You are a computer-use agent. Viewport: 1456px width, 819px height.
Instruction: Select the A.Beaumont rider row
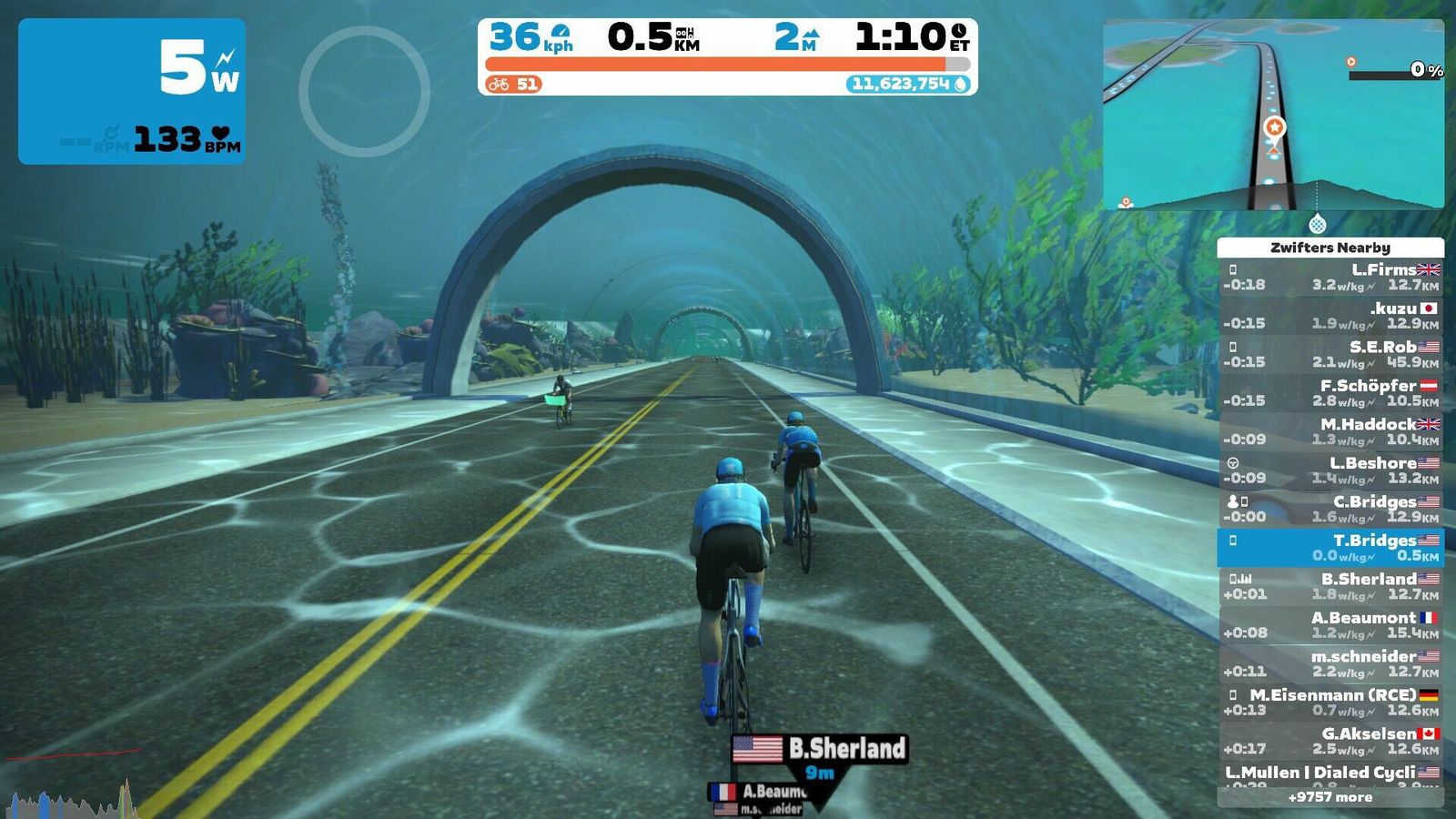tap(1330, 624)
